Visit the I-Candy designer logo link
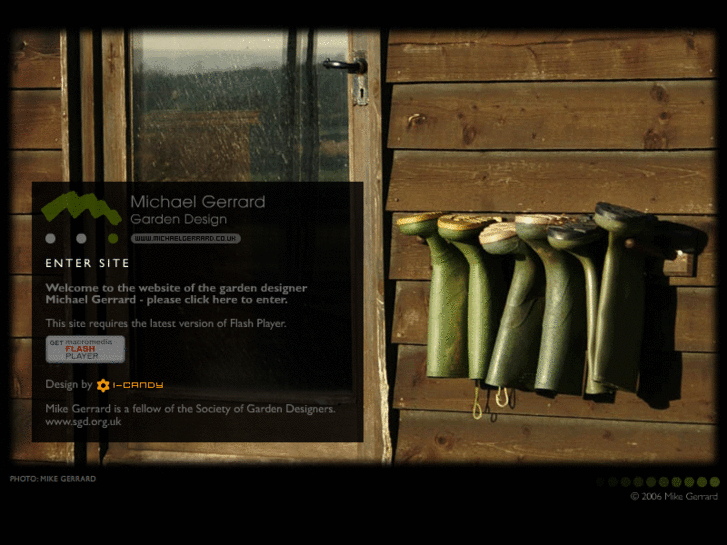This screenshot has width=727, height=545. pyautogui.click(x=130, y=385)
